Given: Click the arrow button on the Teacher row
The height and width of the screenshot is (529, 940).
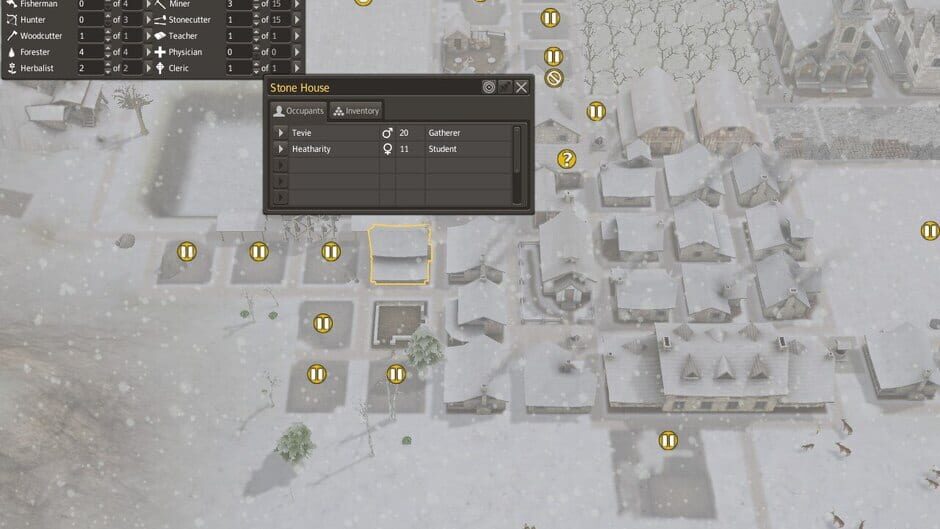Looking at the screenshot, I should click(297, 36).
